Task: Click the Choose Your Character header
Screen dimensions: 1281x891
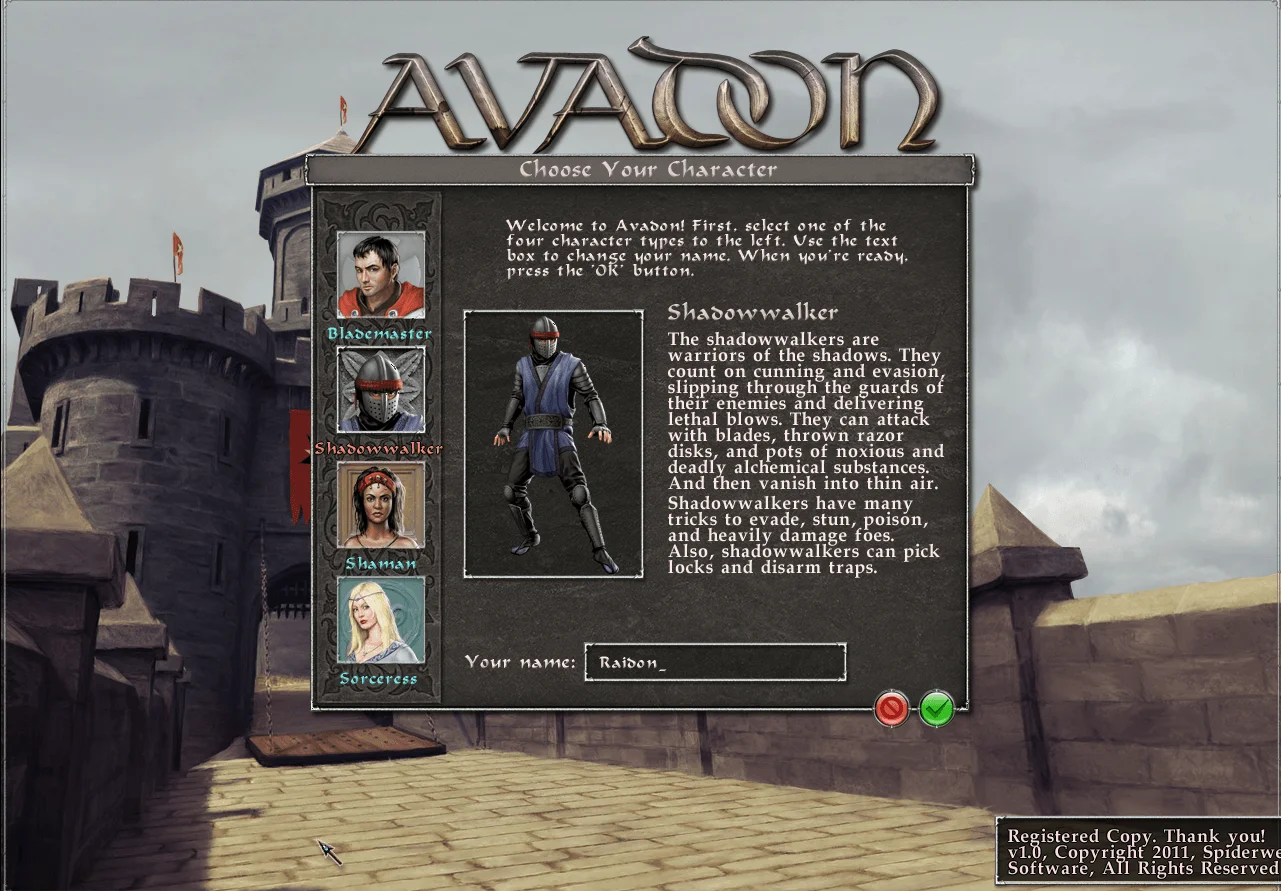Action: click(x=648, y=170)
